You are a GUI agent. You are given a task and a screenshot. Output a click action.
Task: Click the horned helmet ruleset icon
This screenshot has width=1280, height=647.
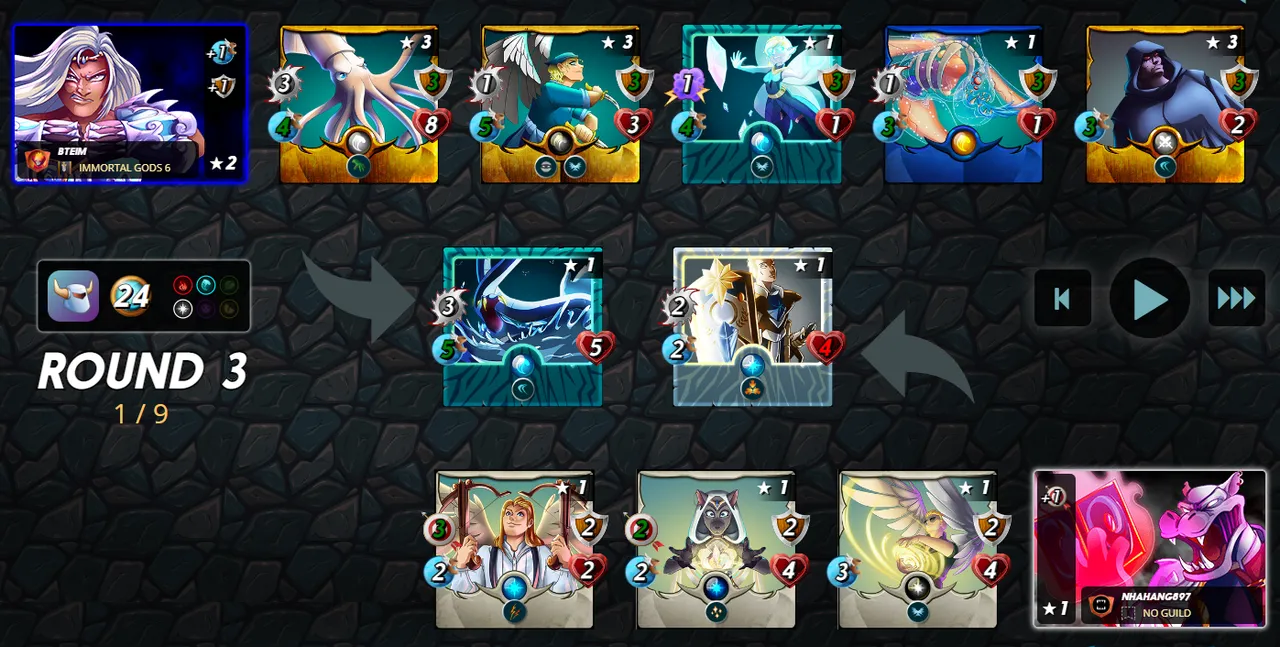[x=73, y=296]
